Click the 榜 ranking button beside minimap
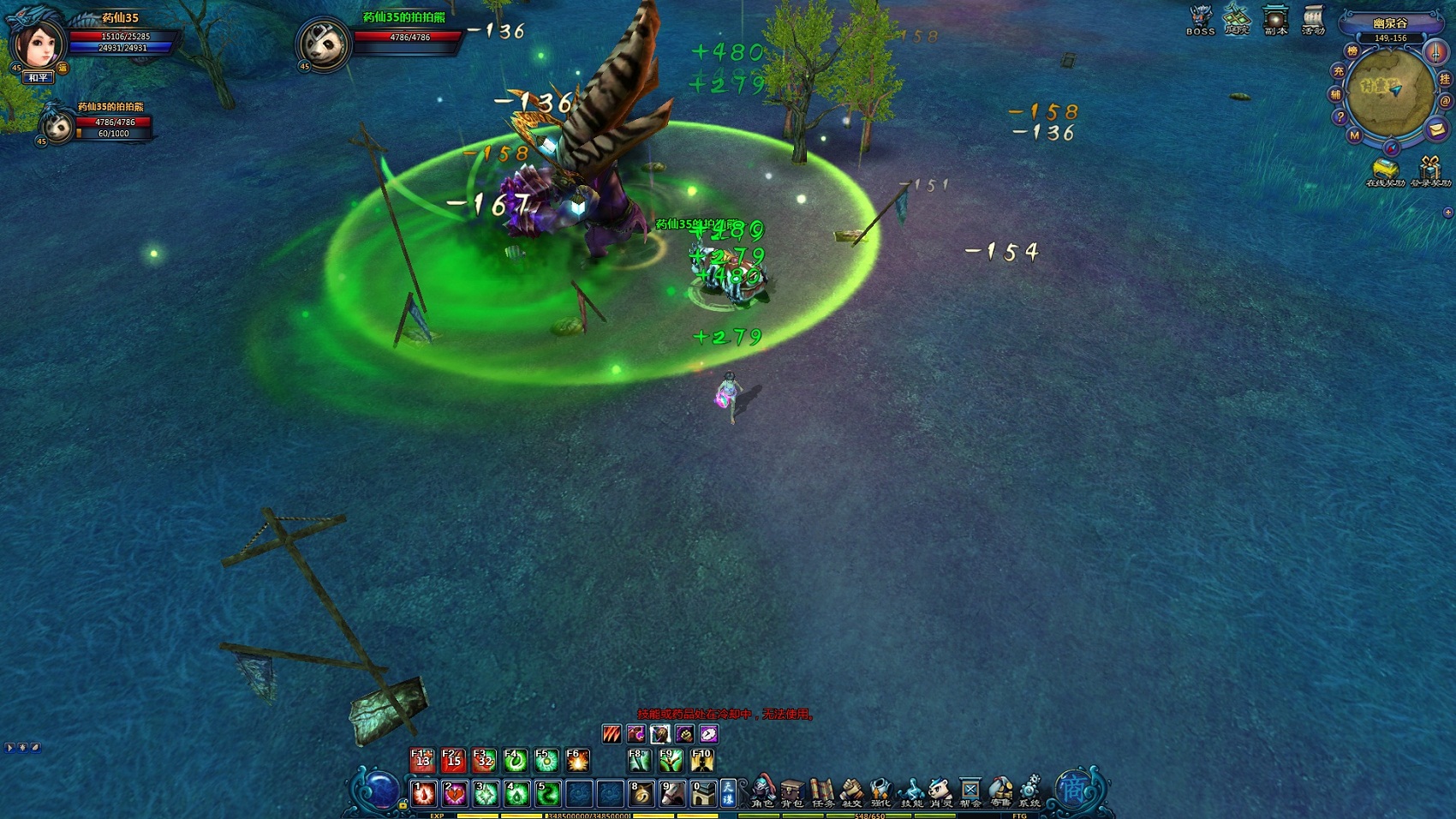The image size is (1456, 819). pyautogui.click(x=1352, y=51)
